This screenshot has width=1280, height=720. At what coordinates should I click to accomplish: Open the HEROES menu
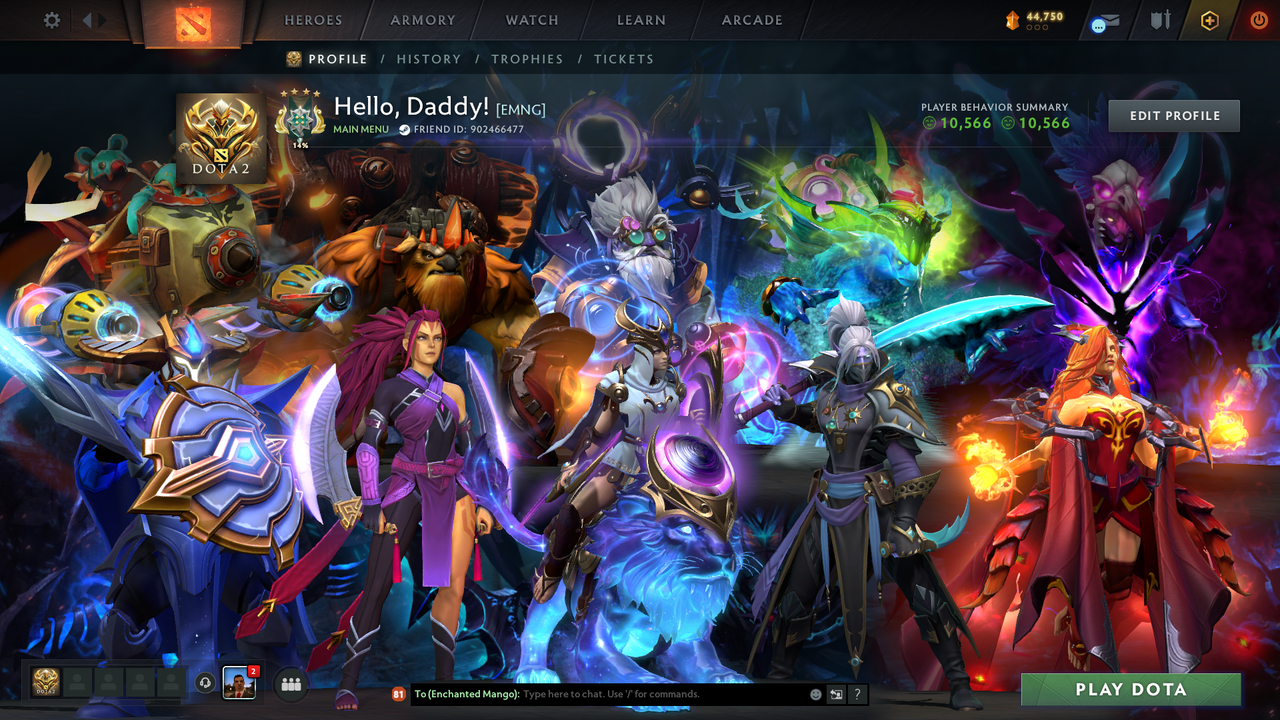[x=313, y=19]
